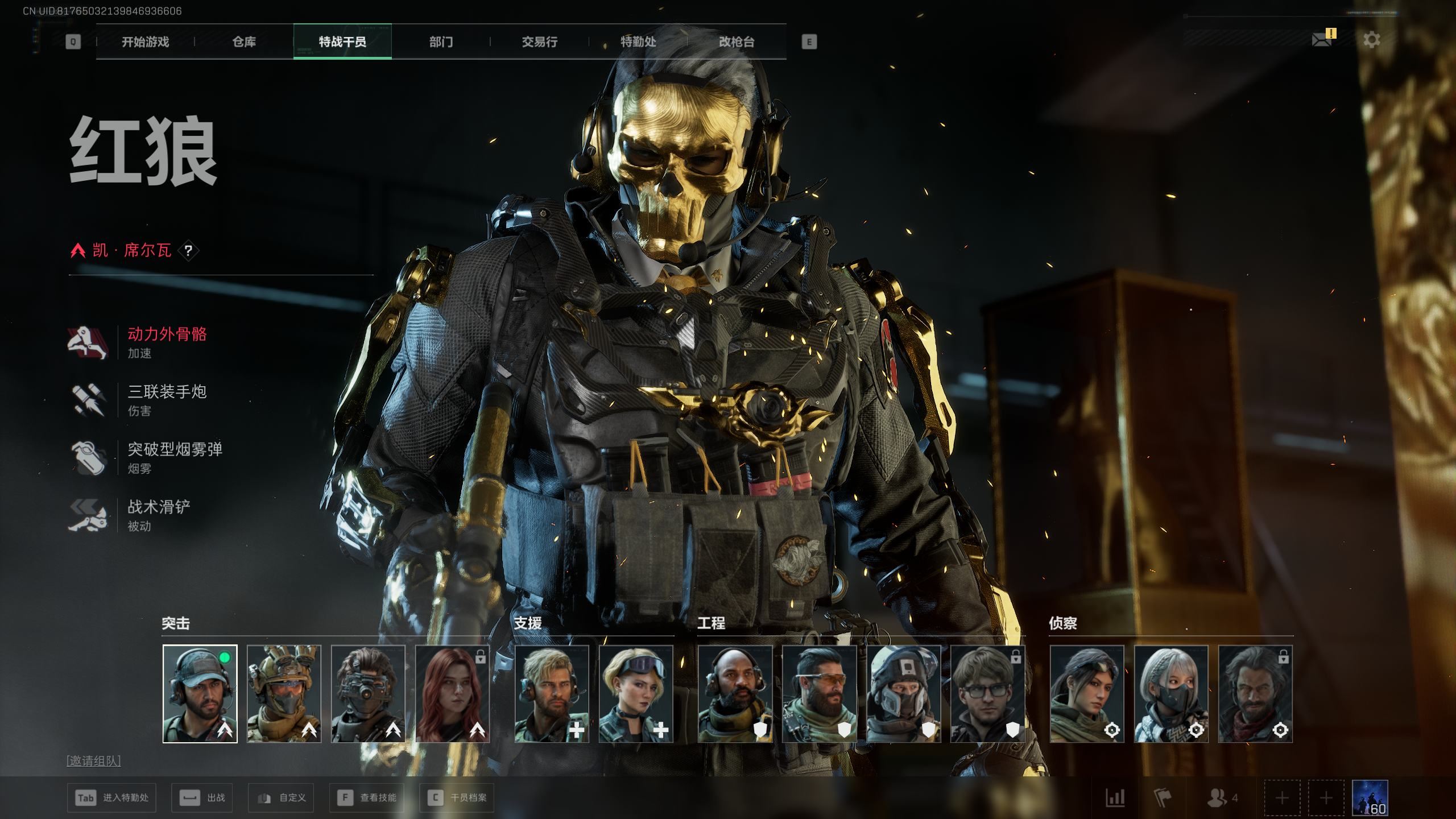Choose the white-haired masked recon operator
1456x819 pixels.
click(1170, 693)
